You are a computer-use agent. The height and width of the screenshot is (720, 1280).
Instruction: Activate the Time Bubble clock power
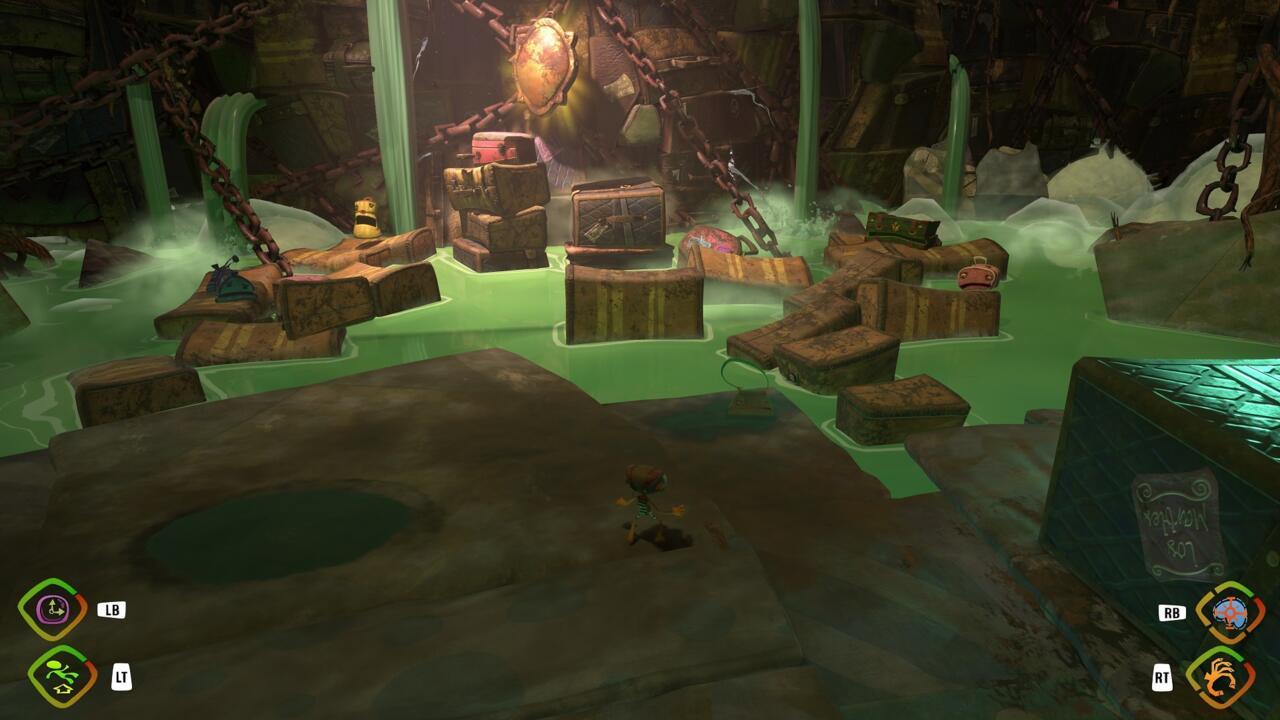[x=52, y=610]
